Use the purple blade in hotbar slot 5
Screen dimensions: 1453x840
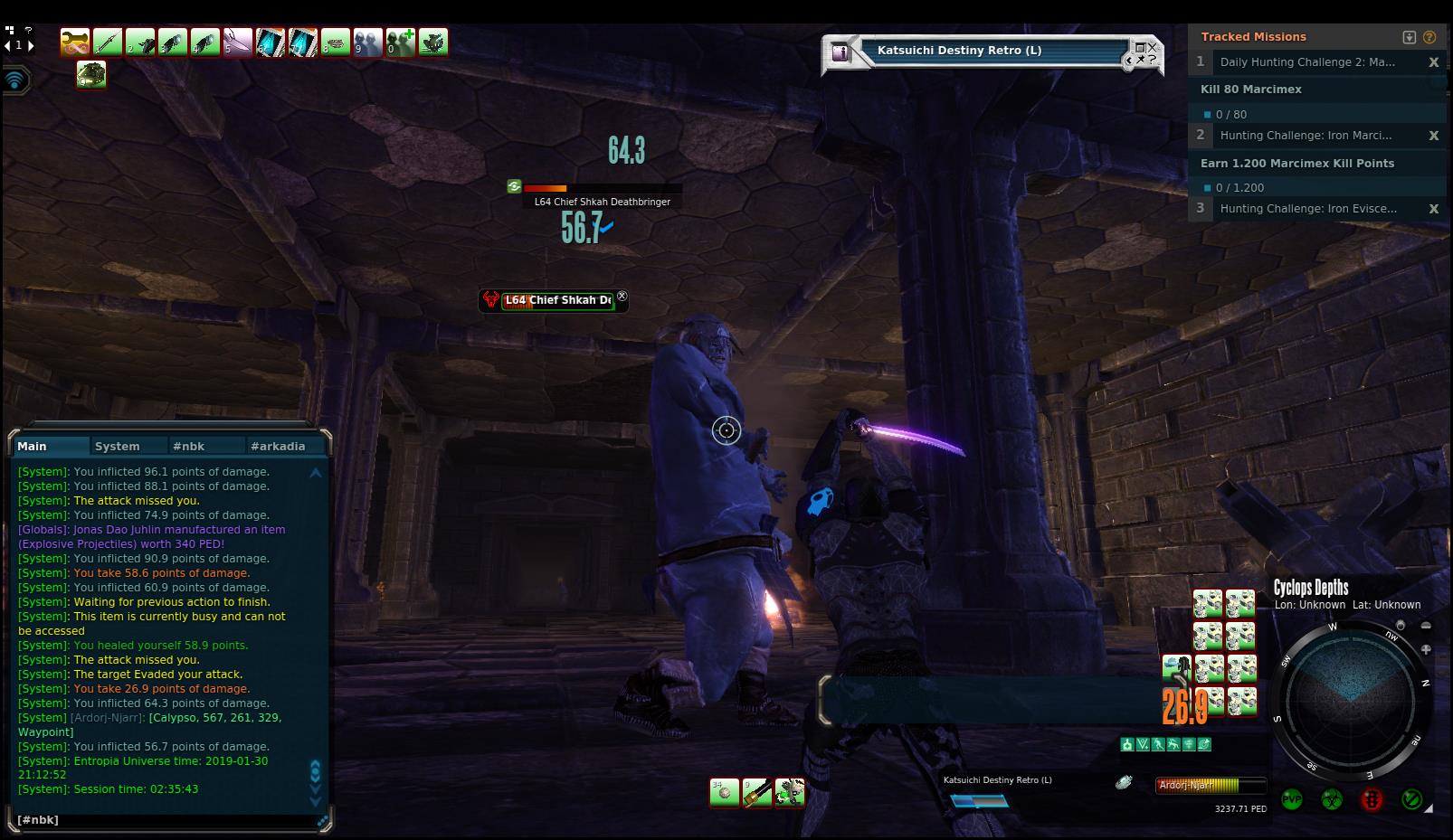coord(237,42)
